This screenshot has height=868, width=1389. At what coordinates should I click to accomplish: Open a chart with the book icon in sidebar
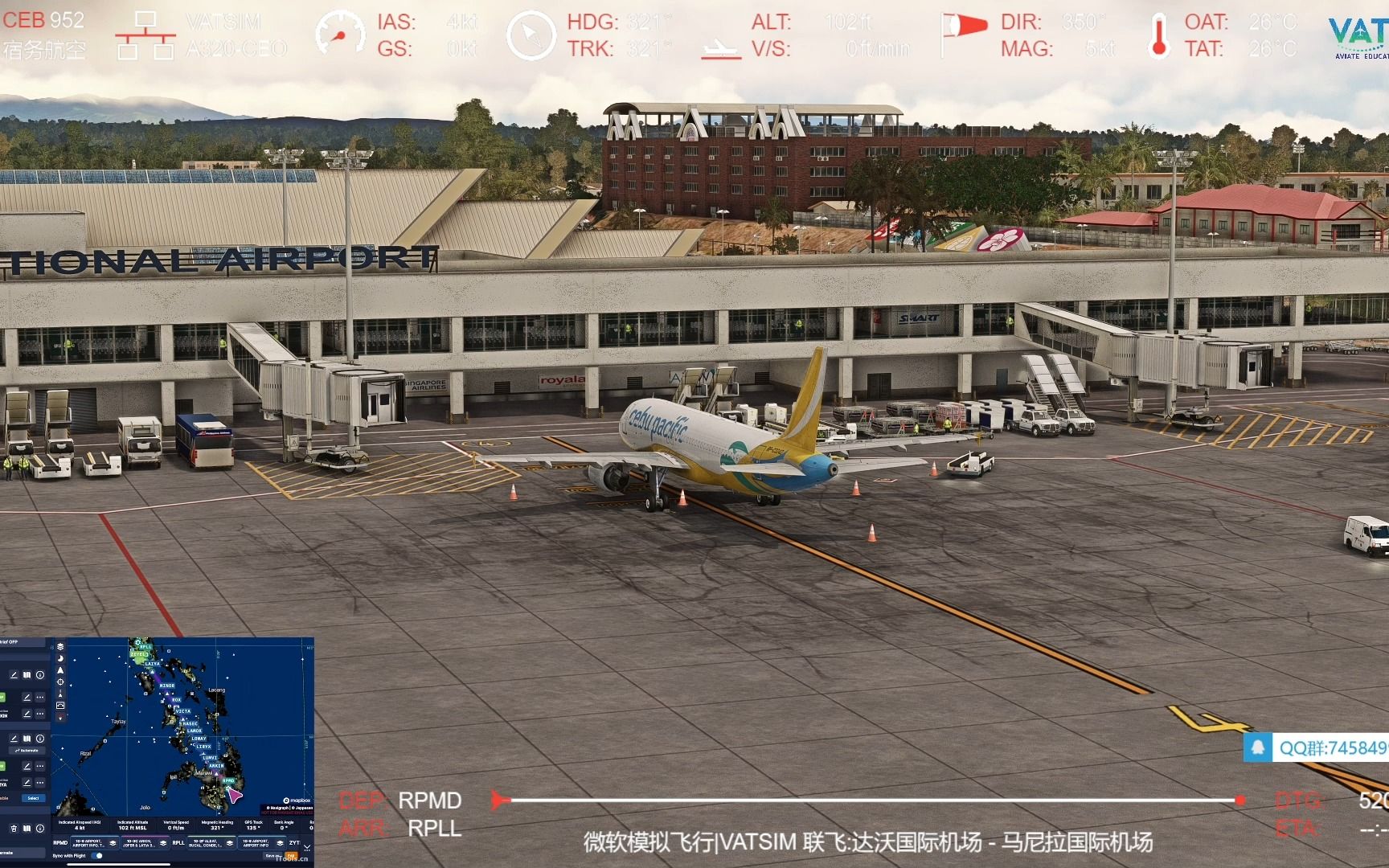27,675
